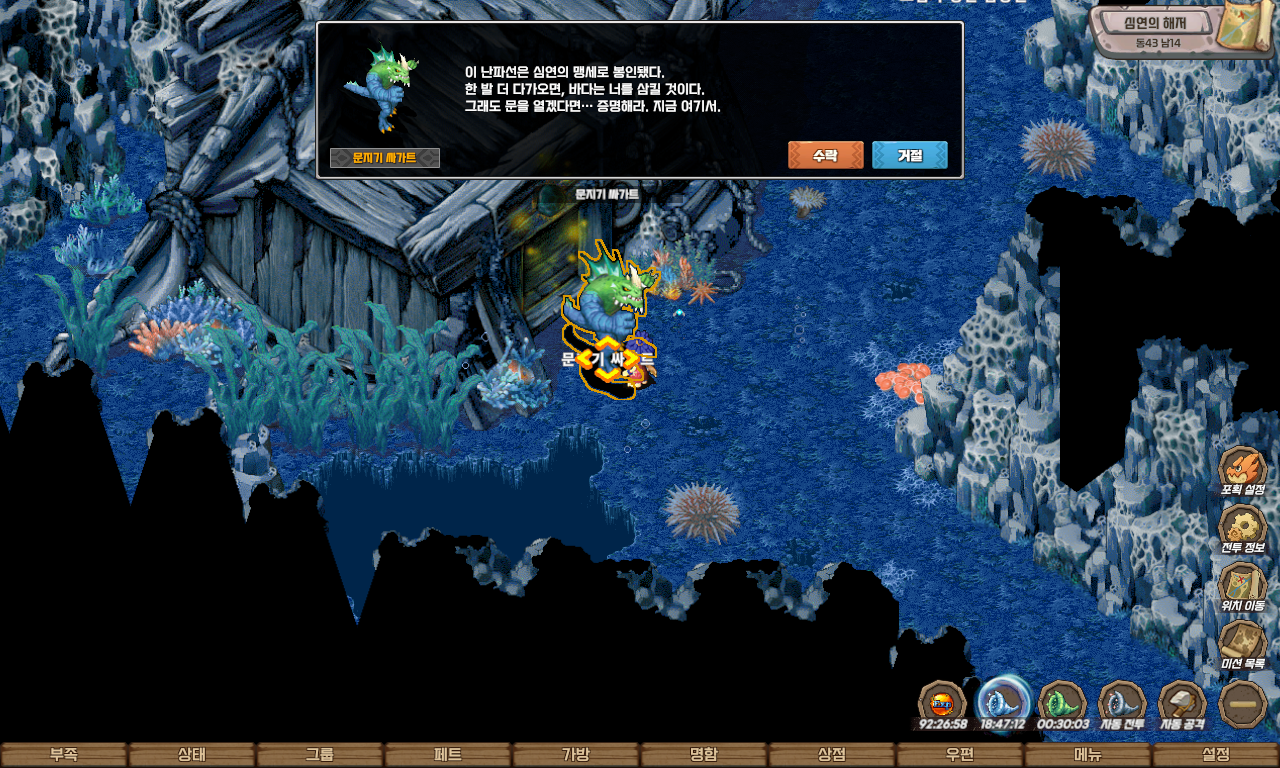Open 위치 이동 location travel
This screenshot has width=1280, height=768.
(x=1243, y=585)
